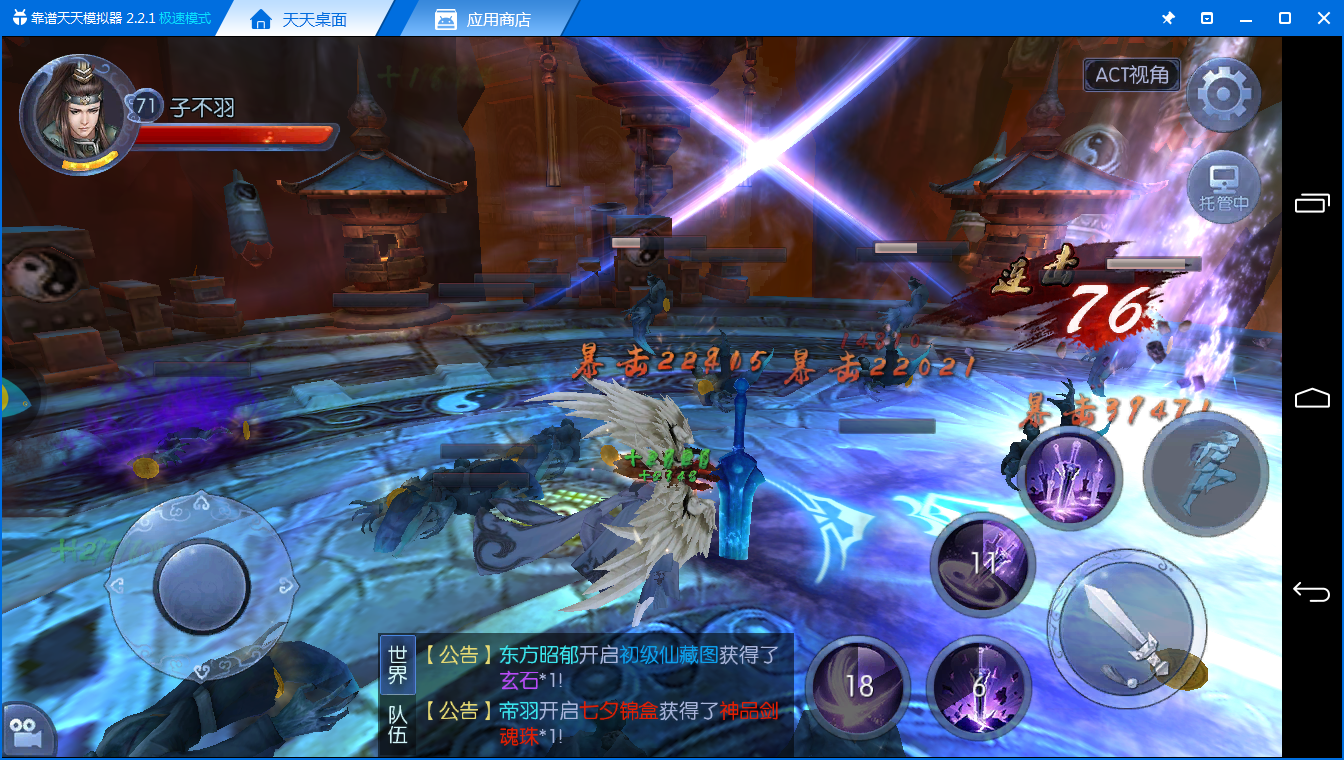Select the skill with 6 cooldown
This screenshot has width=1344, height=760.
point(978,686)
